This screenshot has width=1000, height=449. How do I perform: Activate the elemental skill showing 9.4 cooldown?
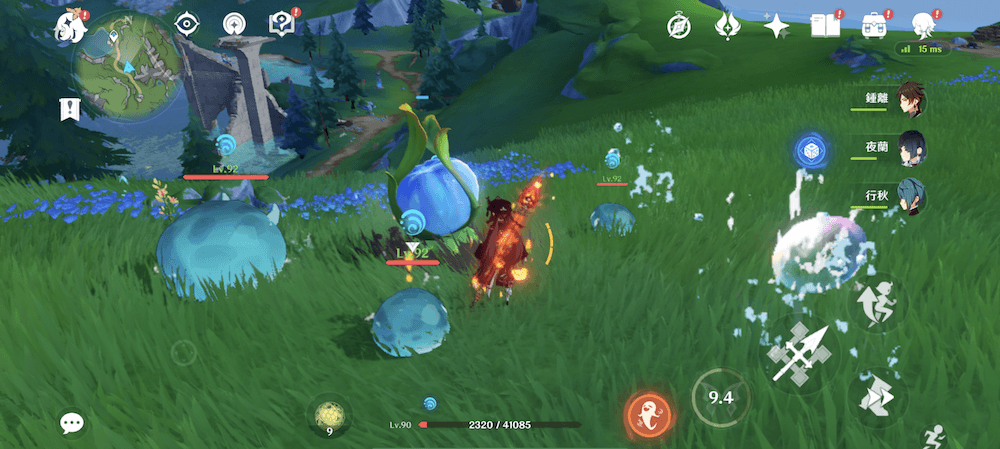click(721, 398)
